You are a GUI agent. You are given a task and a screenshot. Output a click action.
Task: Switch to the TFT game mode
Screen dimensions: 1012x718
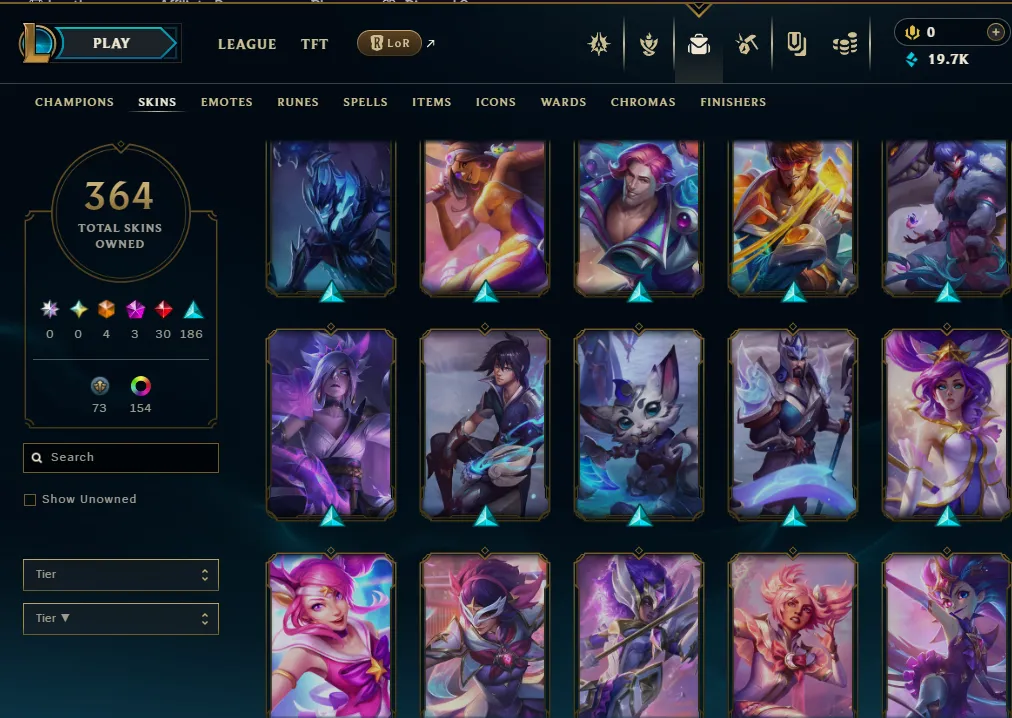point(314,44)
